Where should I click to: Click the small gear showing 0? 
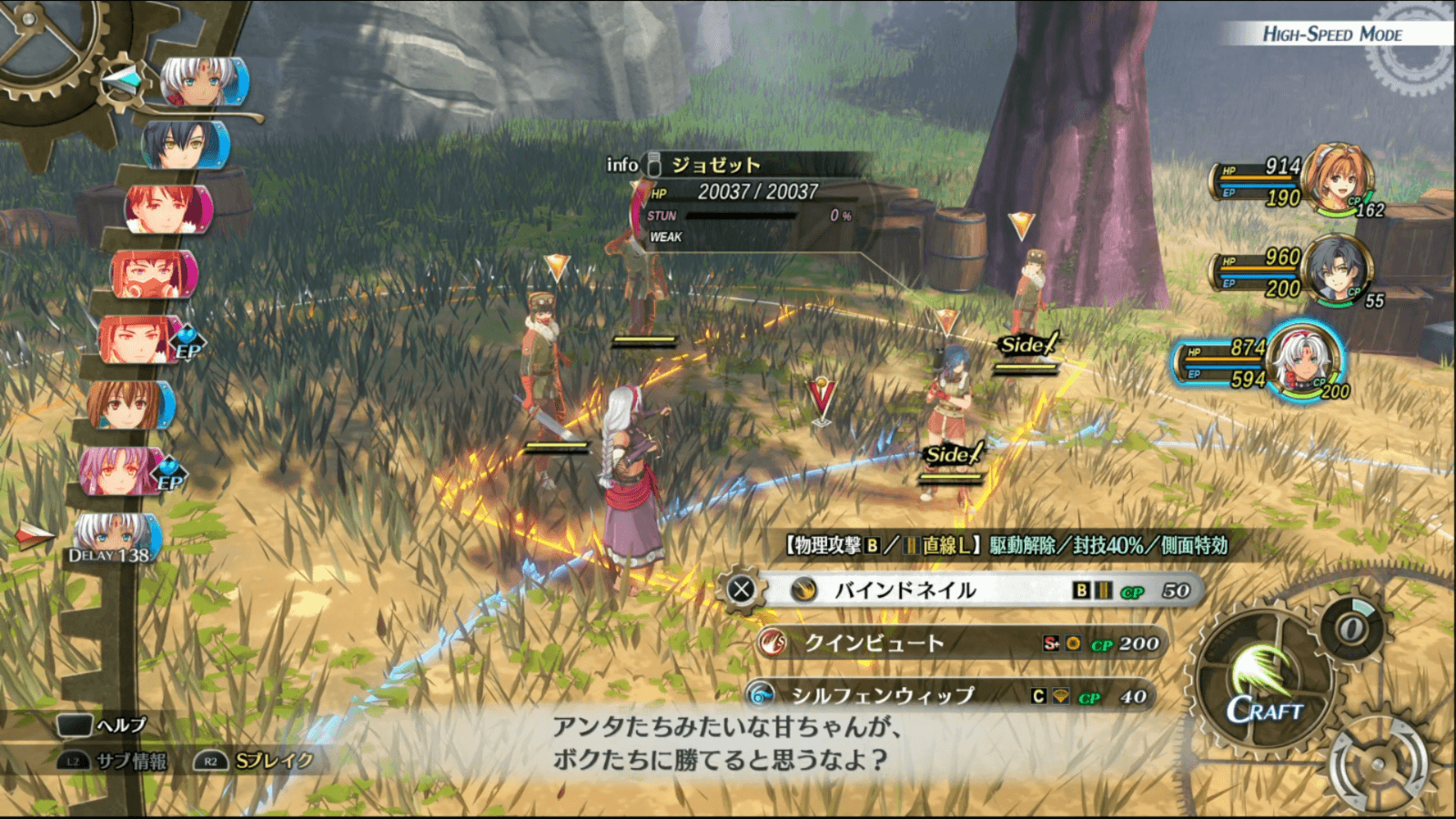click(1352, 628)
